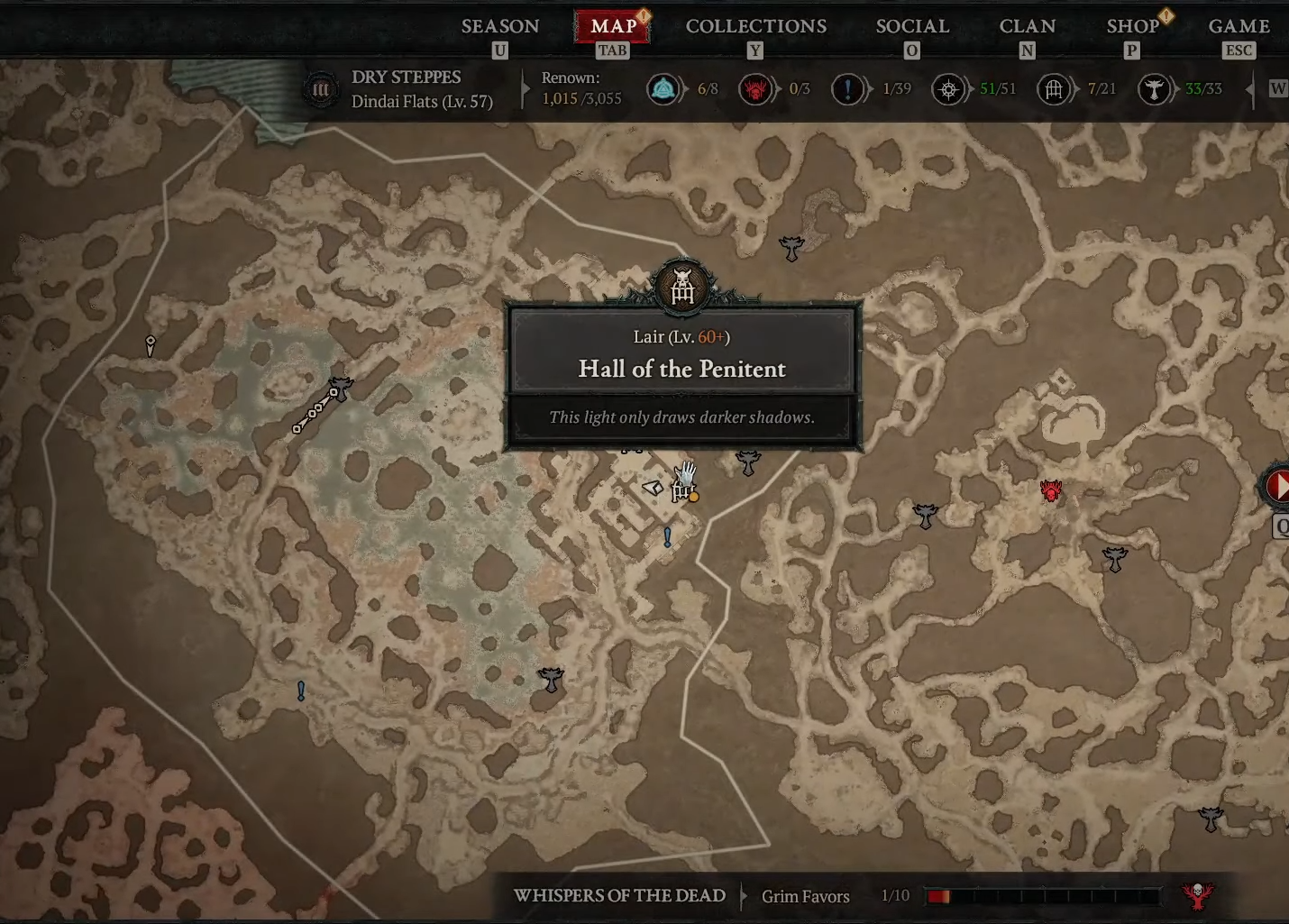Click the Hall of the Penitent lair icon

pos(682,287)
